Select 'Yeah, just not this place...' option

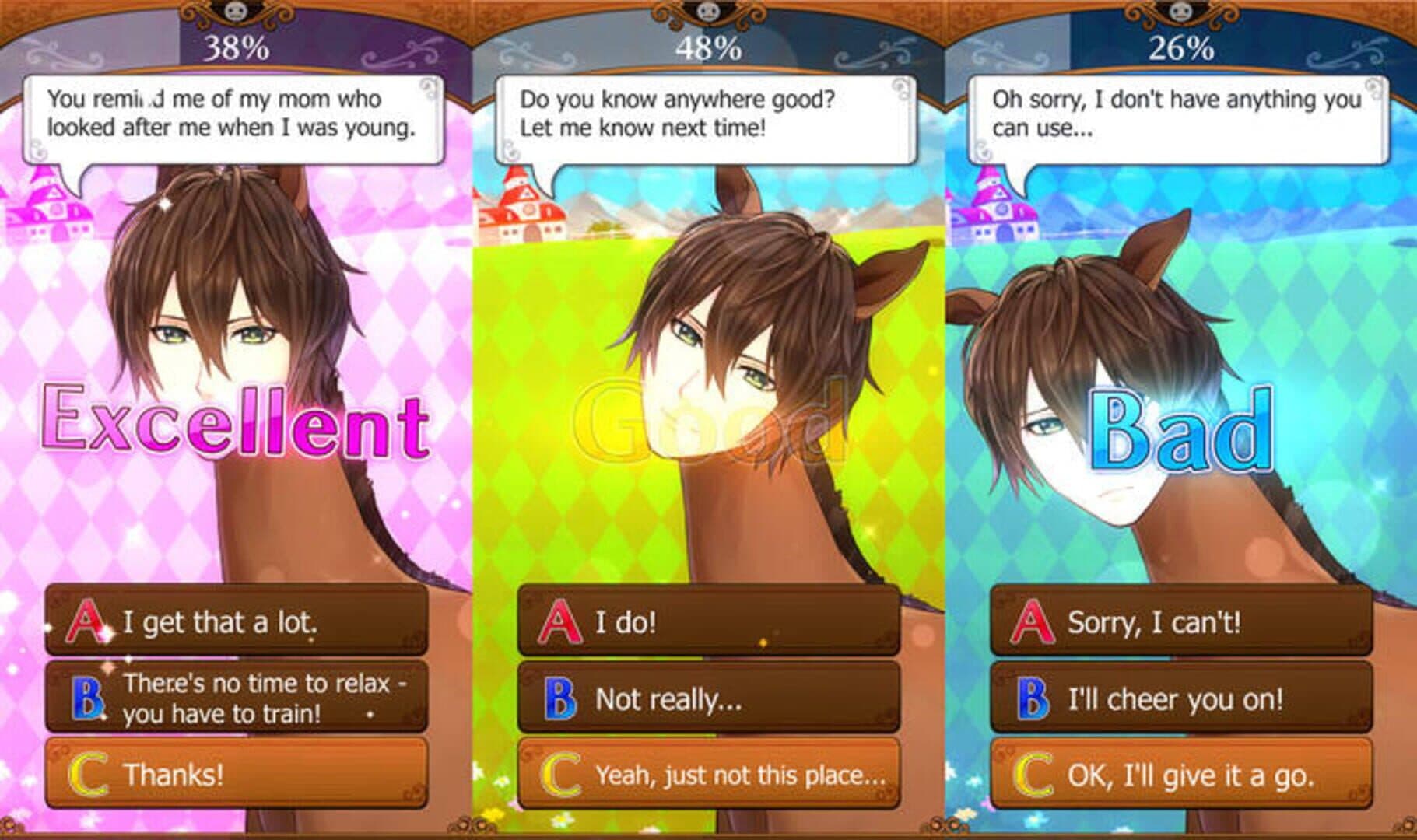click(708, 774)
